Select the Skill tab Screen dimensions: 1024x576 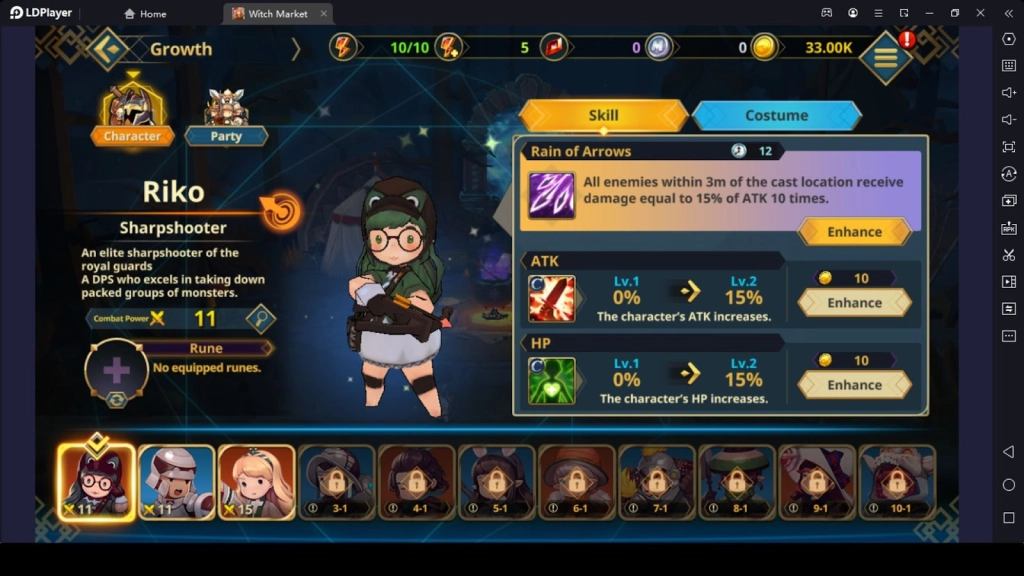tap(603, 115)
